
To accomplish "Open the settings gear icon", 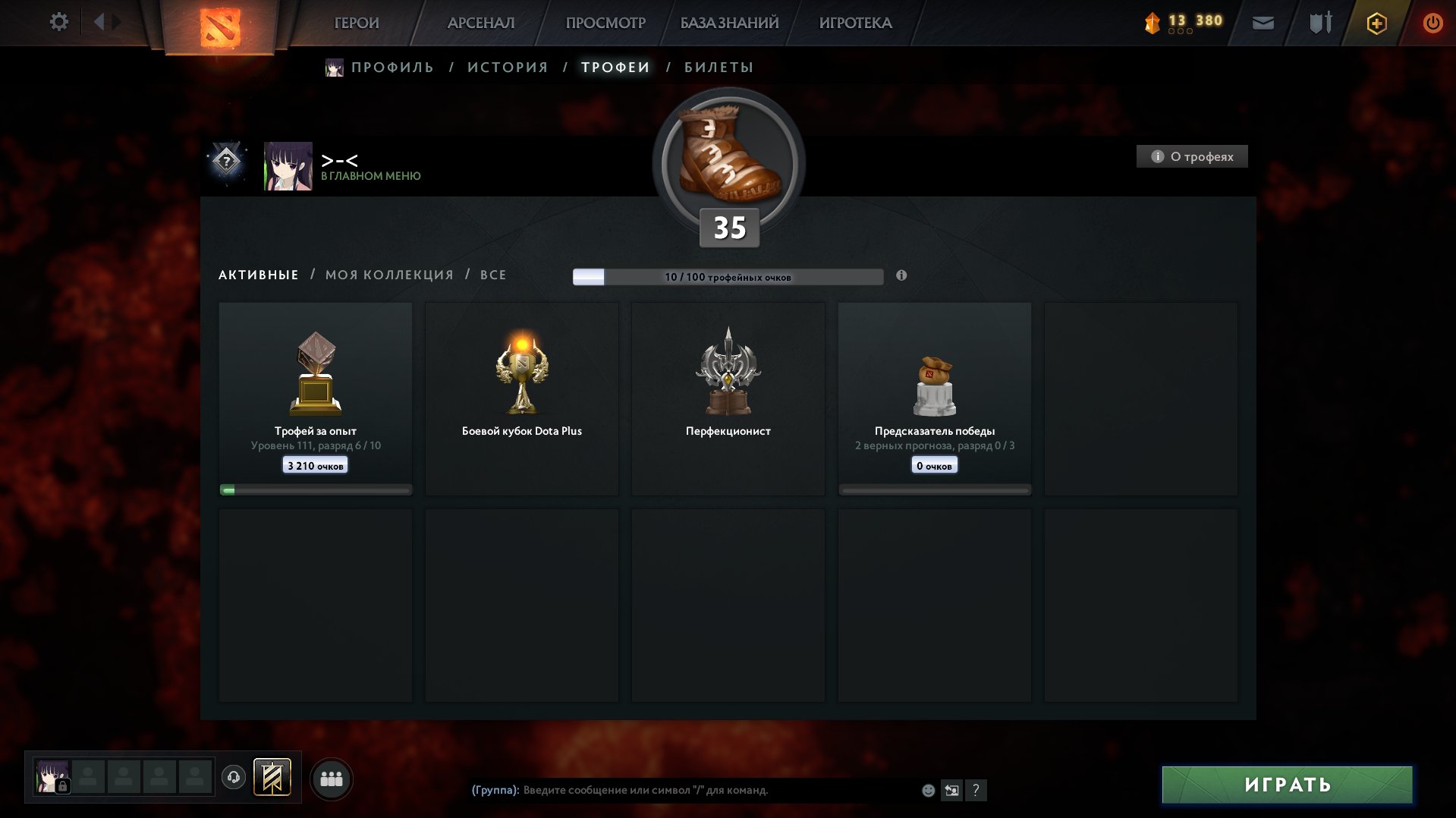I will [x=58, y=22].
